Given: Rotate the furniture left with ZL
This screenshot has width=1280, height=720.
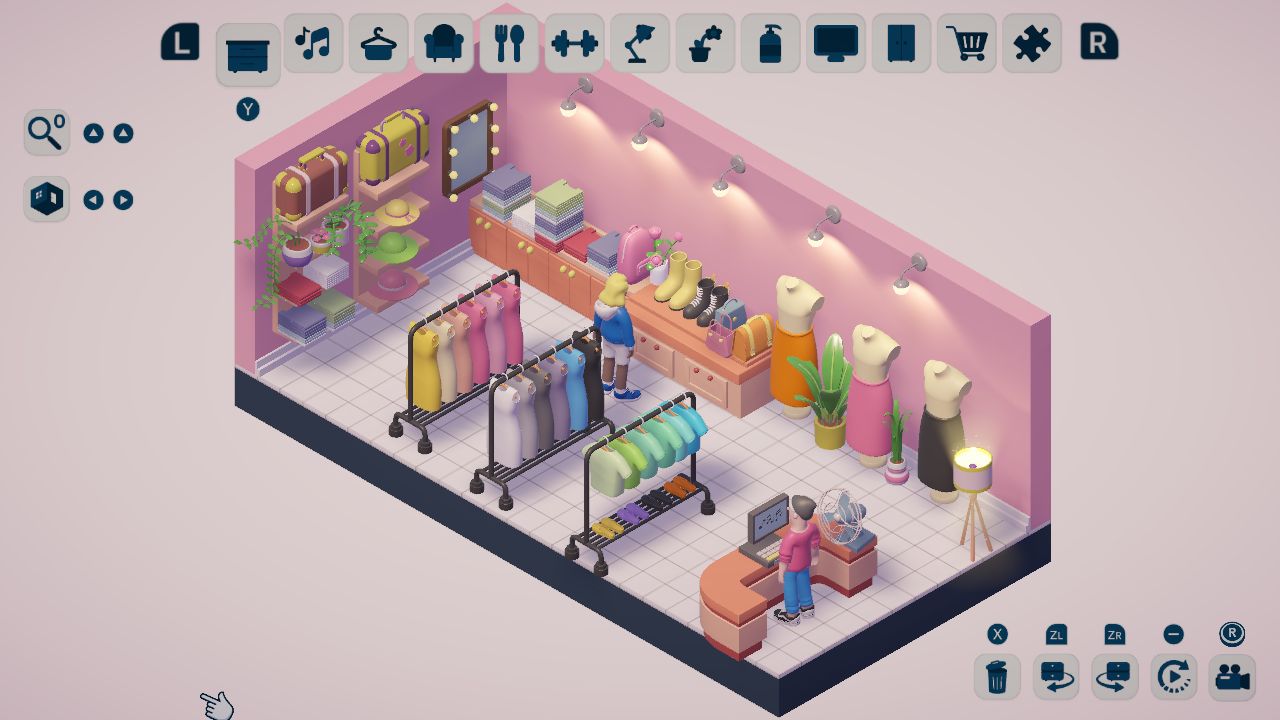Looking at the screenshot, I should tap(1056, 677).
